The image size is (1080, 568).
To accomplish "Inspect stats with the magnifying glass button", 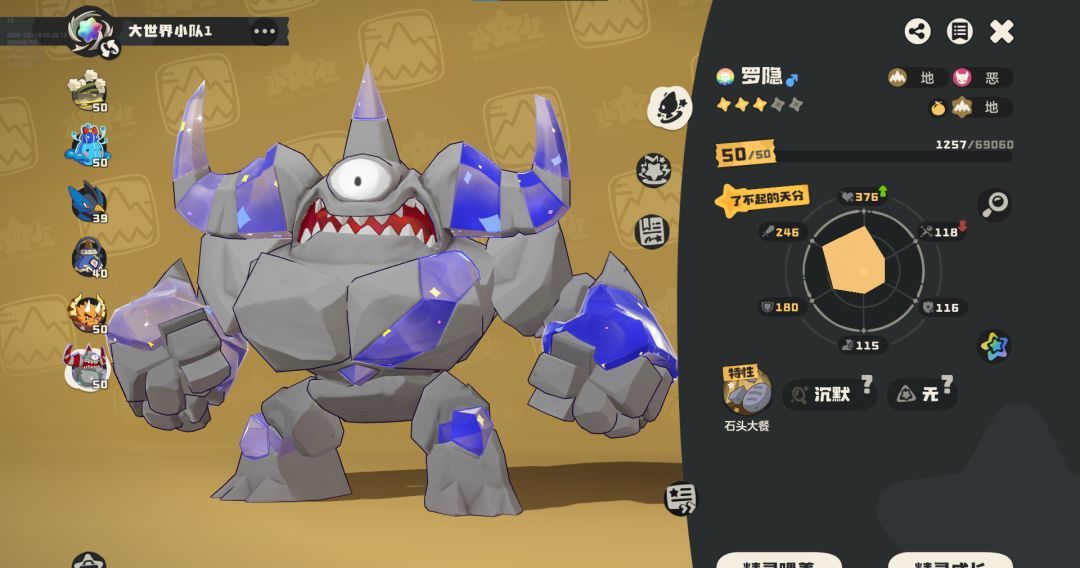I will (x=994, y=204).
